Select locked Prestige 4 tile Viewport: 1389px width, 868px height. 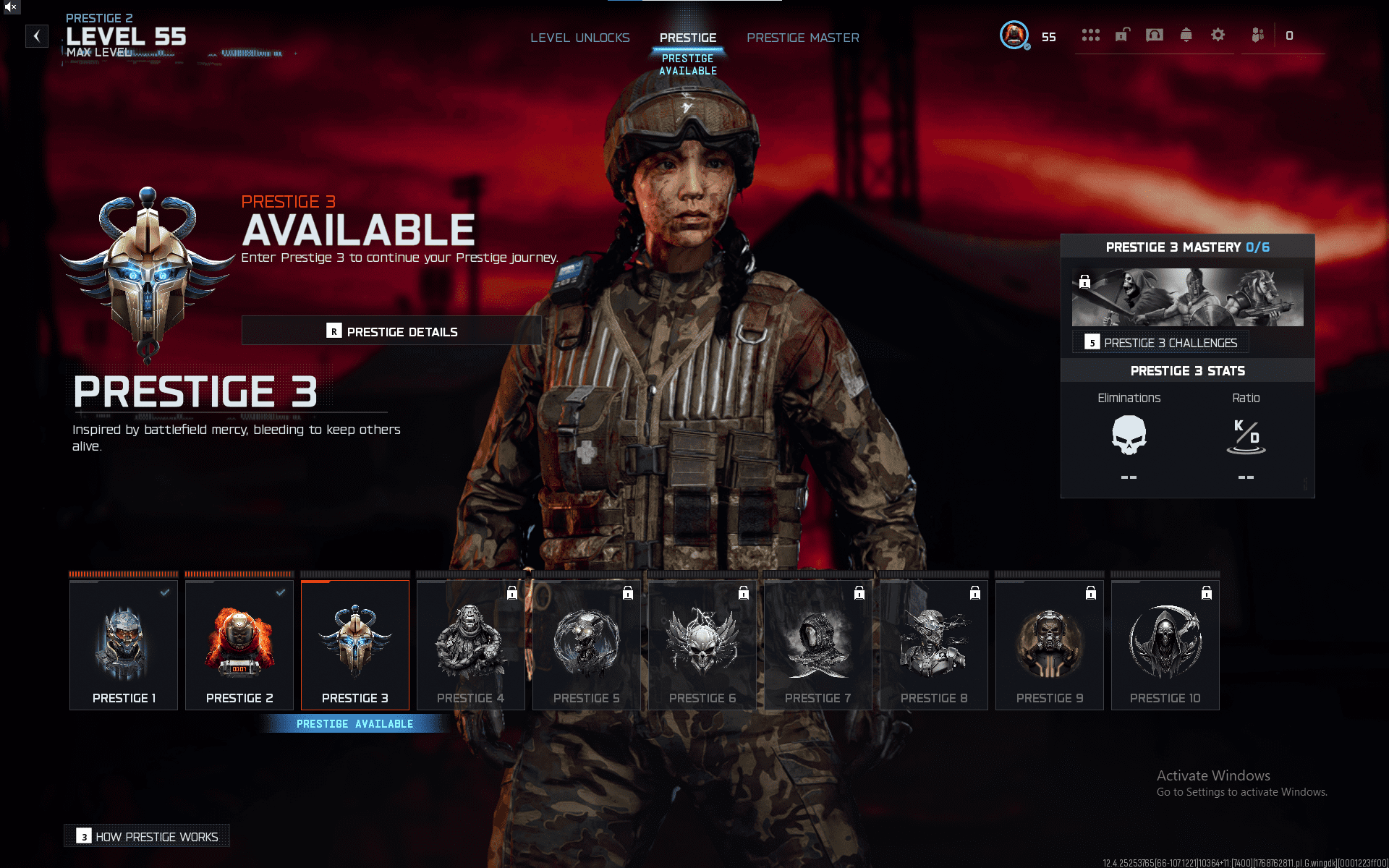pyautogui.click(x=471, y=645)
